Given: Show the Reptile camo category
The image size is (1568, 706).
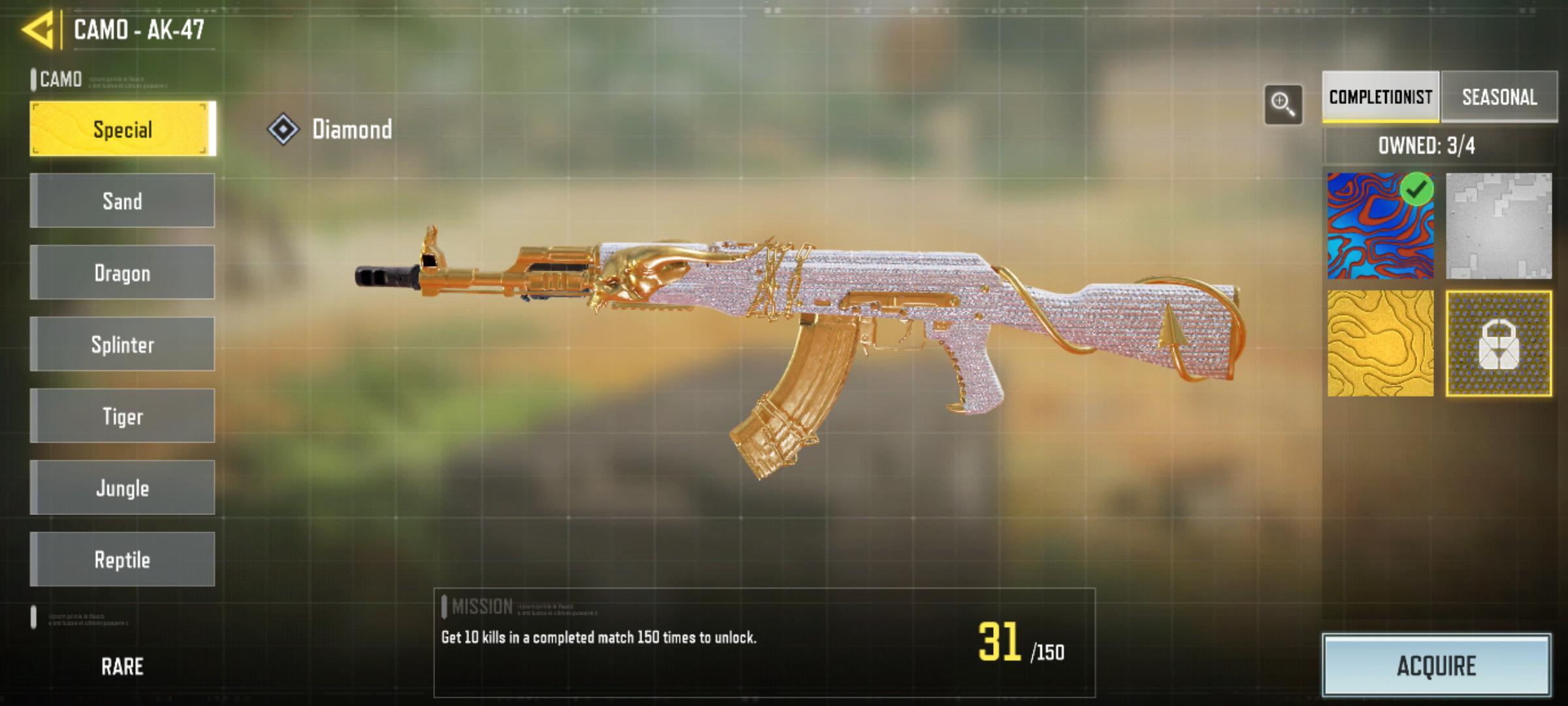Looking at the screenshot, I should [122, 560].
